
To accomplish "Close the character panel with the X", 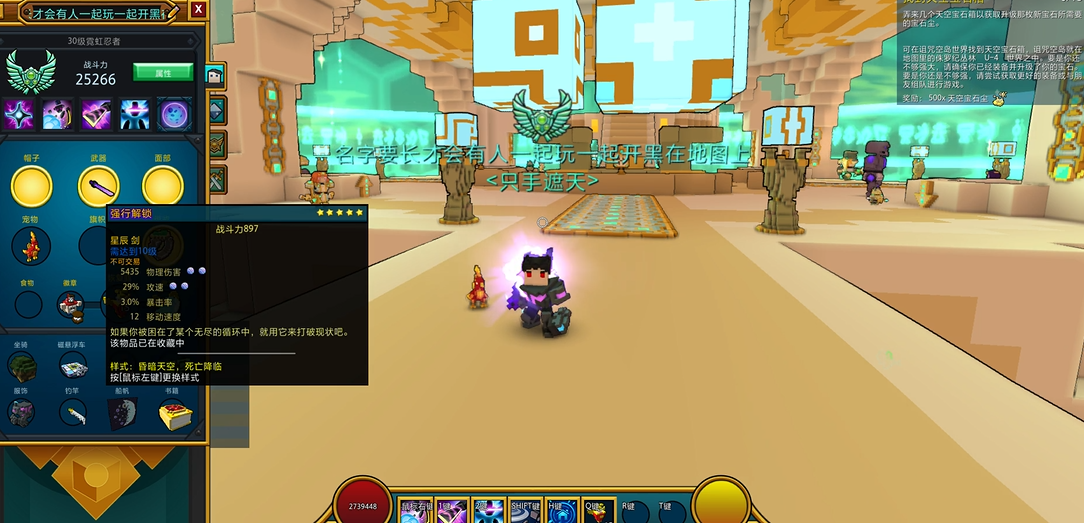I will [198, 9].
